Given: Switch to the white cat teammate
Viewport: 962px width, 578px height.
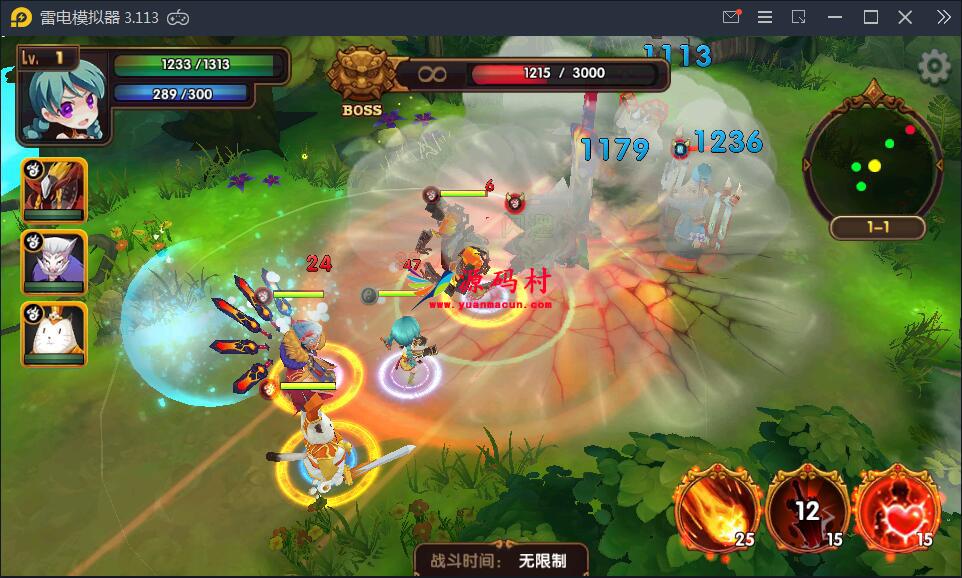Looking at the screenshot, I should coord(54,334).
